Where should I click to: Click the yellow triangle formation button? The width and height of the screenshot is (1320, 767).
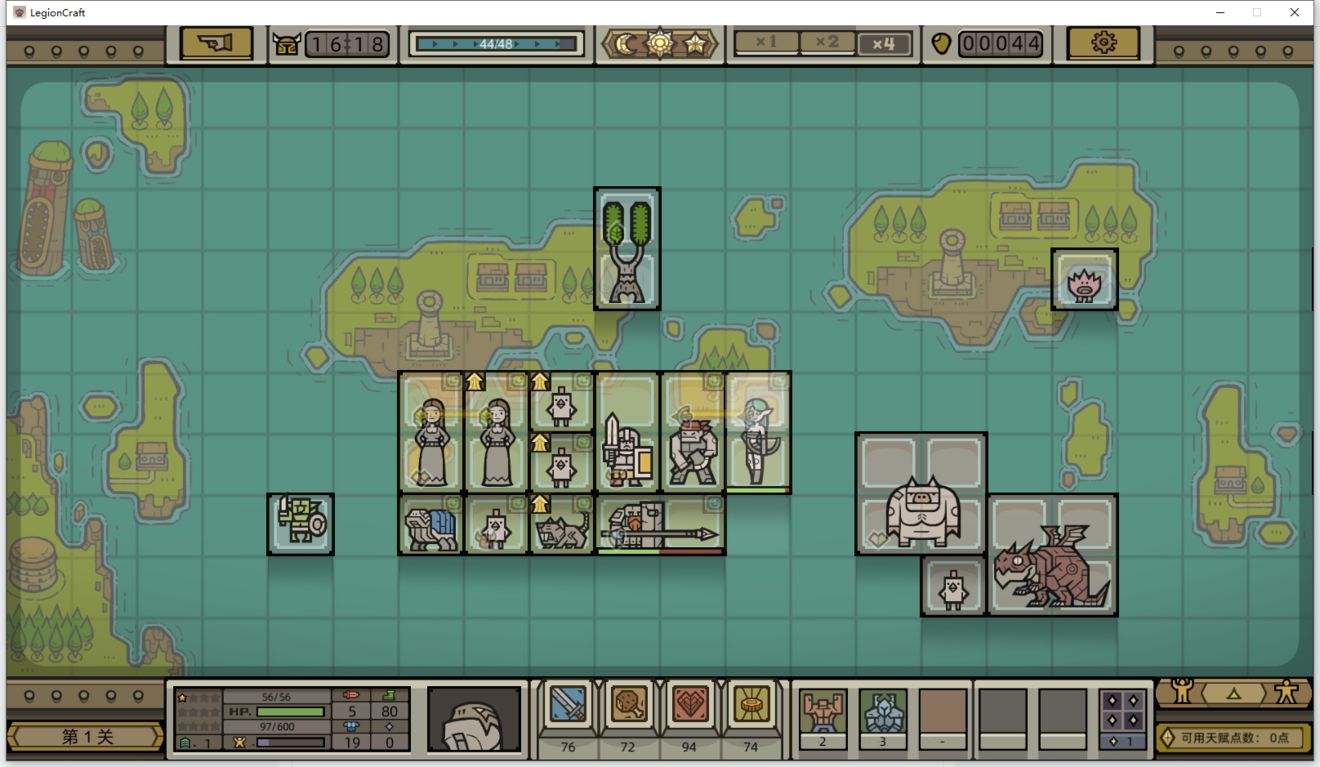click(1233, 692)
